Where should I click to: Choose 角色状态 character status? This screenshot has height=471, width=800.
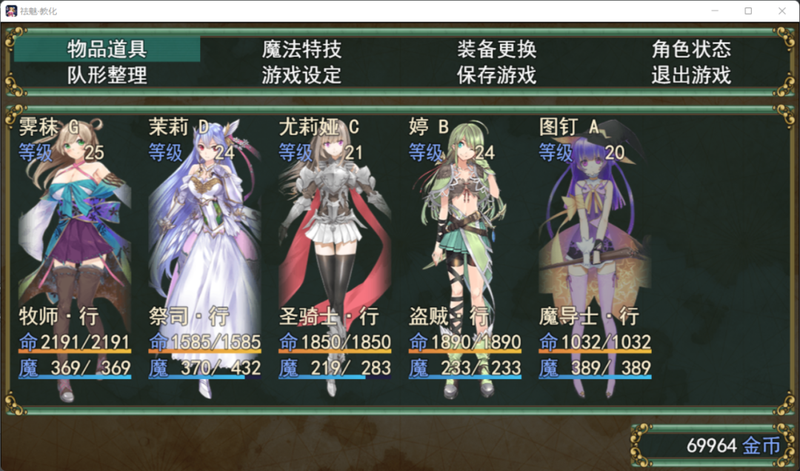[x=691, y=49]
